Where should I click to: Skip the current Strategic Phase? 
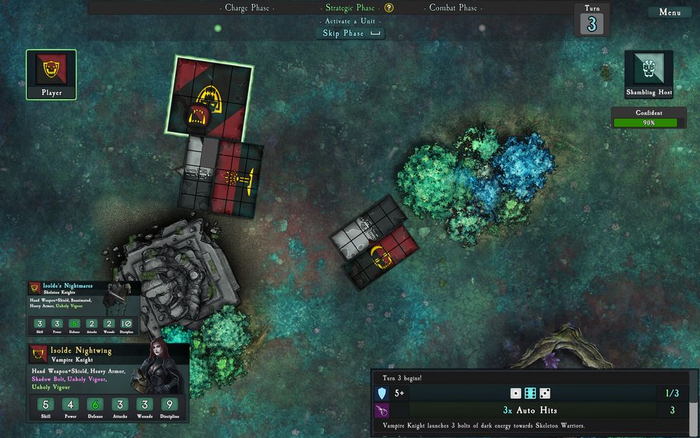coord(350,33)
